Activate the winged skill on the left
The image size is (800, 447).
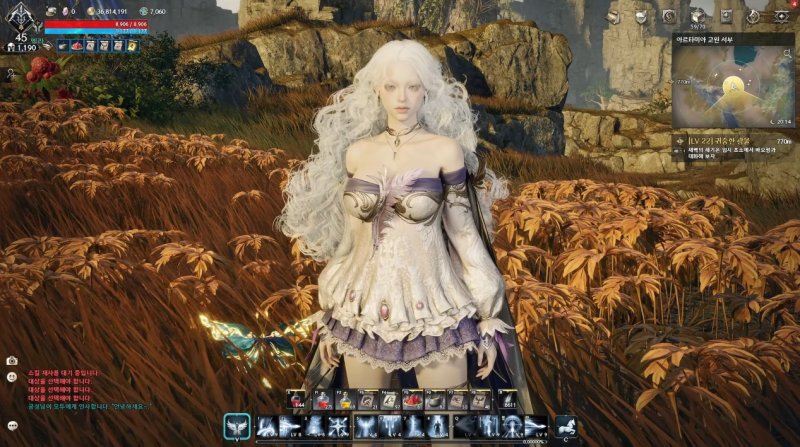click(x=236, y=427)
